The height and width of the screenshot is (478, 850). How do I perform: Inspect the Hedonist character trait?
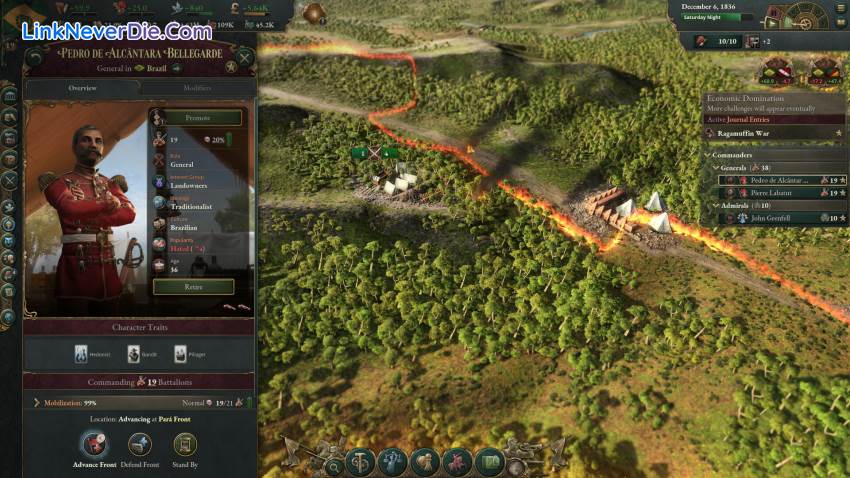pyautogui.click(x=81, y=354)
